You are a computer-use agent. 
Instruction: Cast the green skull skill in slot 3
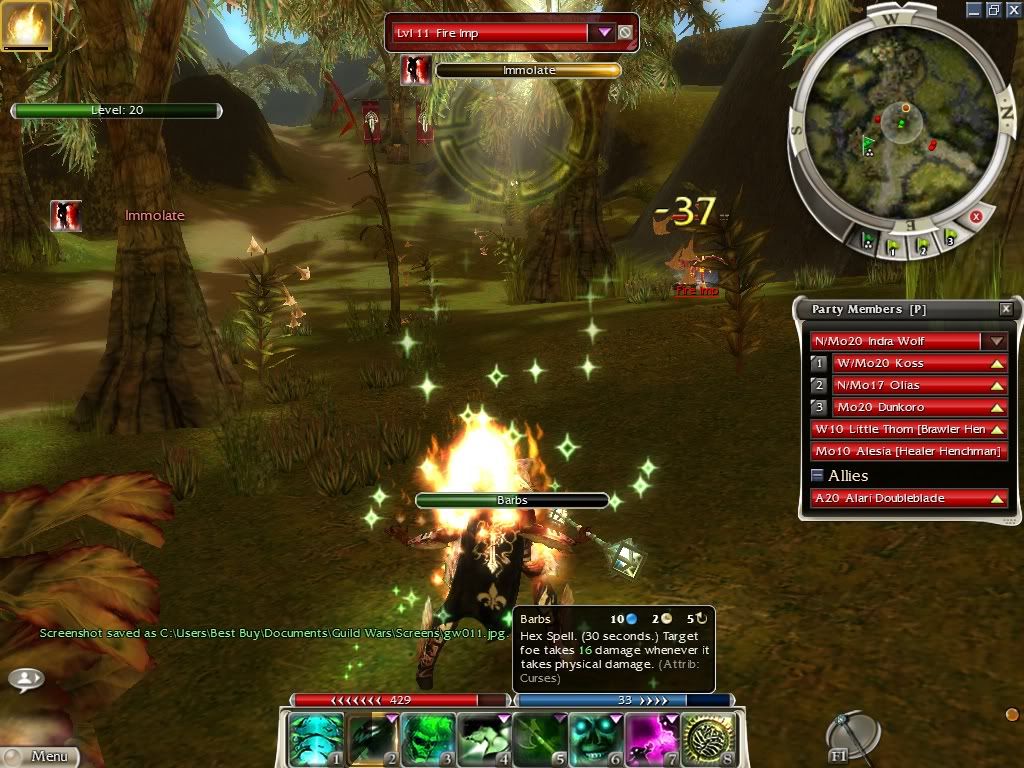[428, 739]
